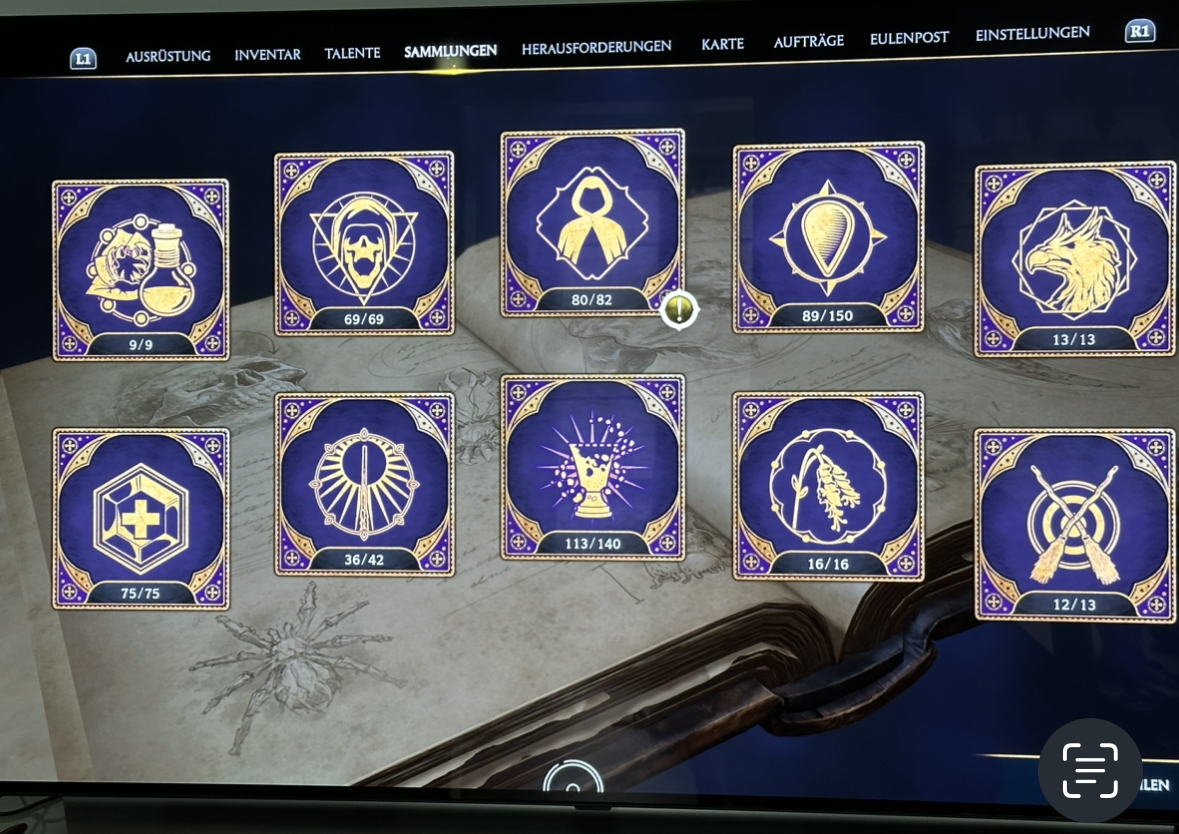Open the potion flask collection tile

(x=141, y=269)
